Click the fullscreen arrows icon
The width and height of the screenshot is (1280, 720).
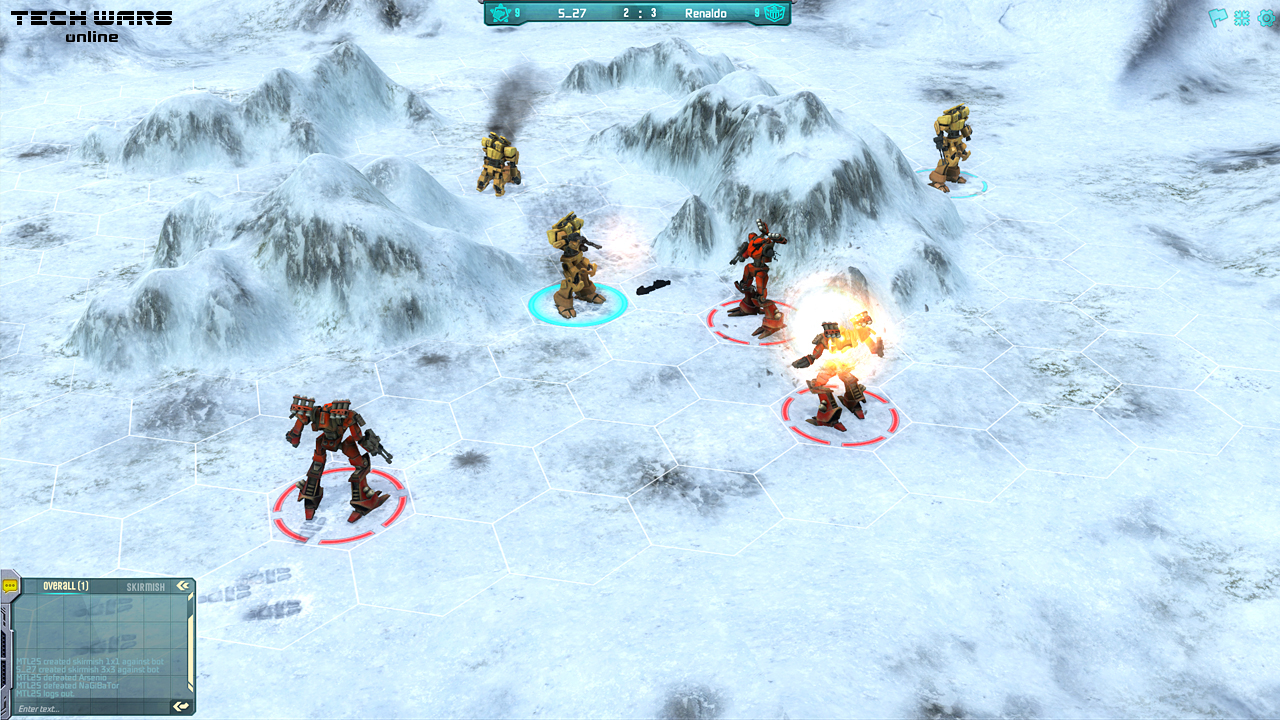pos(1241,18)
